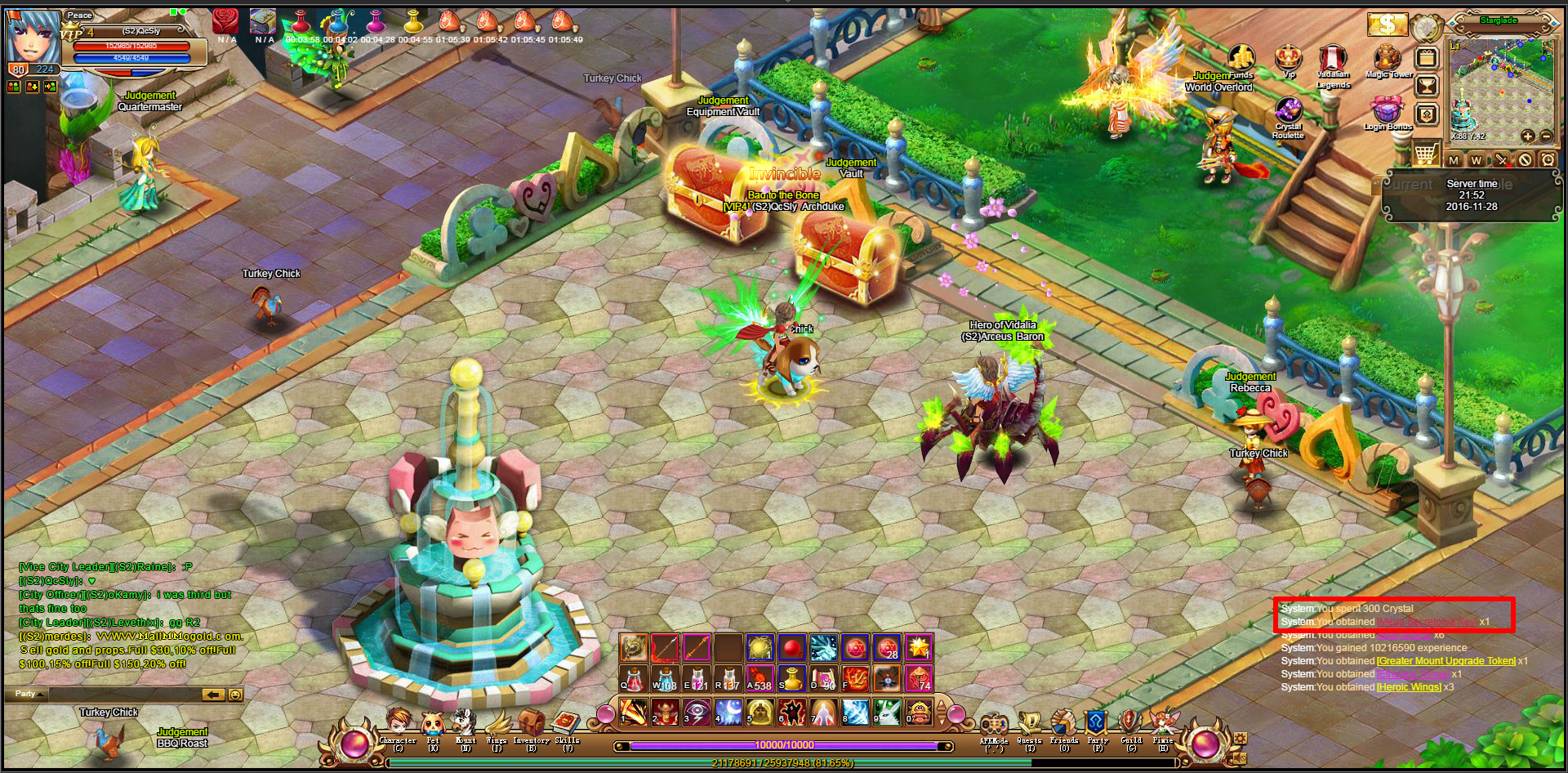Open the Quests log
Image resolution: width=1568 pixels, height=773 pixels.
click(x=1029, y=726)
